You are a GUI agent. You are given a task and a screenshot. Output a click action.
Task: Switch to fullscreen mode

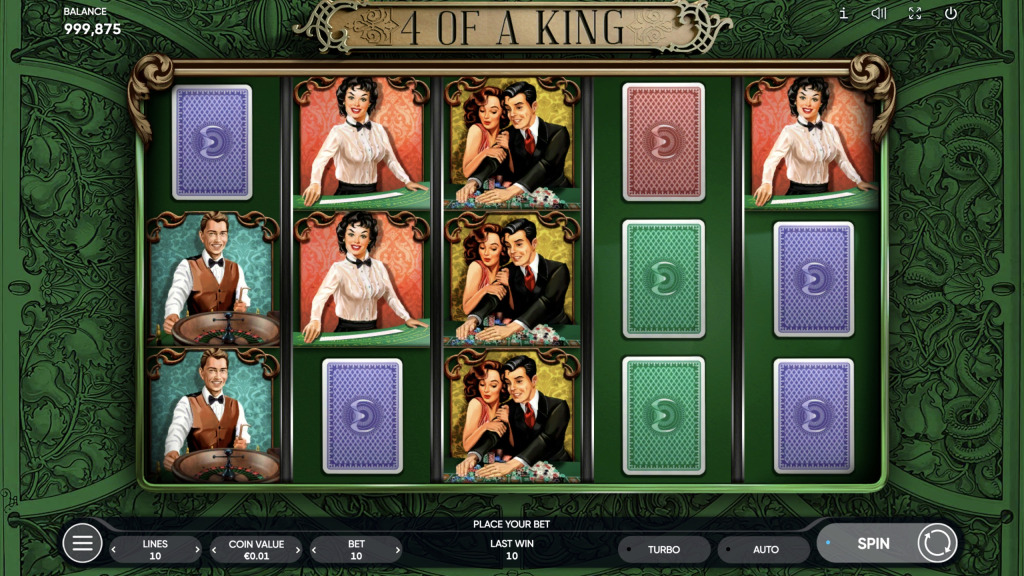click(915, 14)
